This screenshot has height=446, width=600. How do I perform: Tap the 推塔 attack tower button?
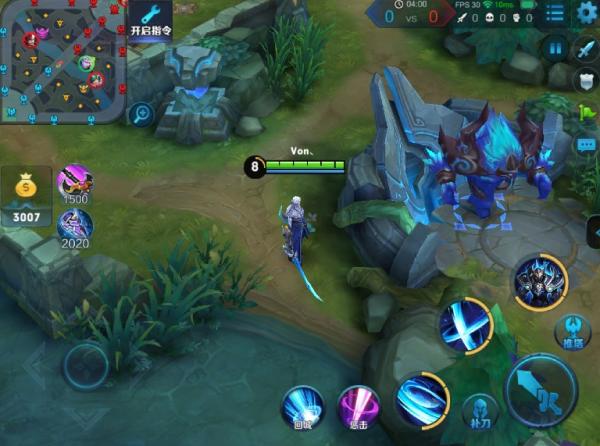(x=571, y=332)
